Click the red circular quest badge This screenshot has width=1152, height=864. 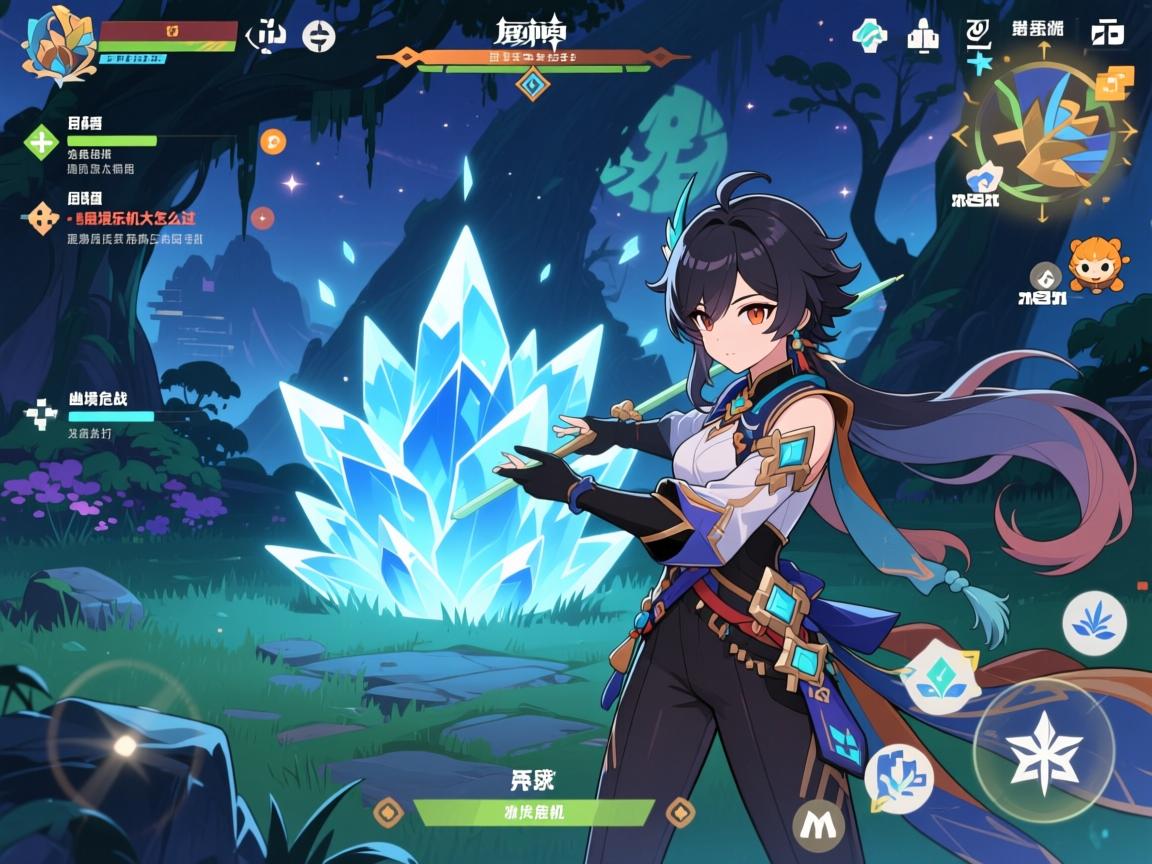[x=262, y=217]
